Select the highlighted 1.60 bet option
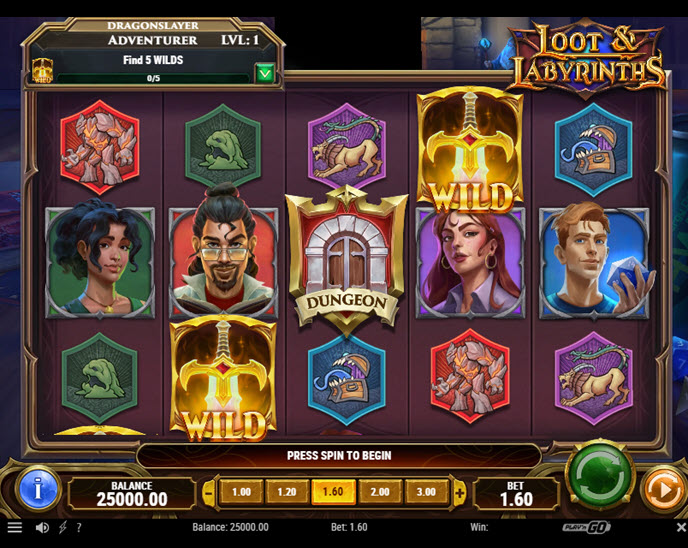Viewport: 688px width, 548px height. pyautogui.click(x=333, y=492)
